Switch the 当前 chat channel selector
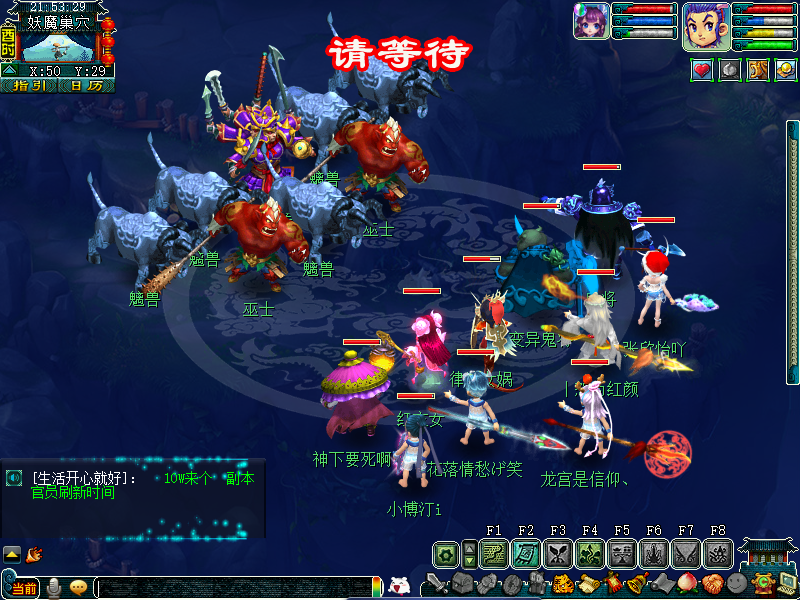 click(x=23, y=588)
